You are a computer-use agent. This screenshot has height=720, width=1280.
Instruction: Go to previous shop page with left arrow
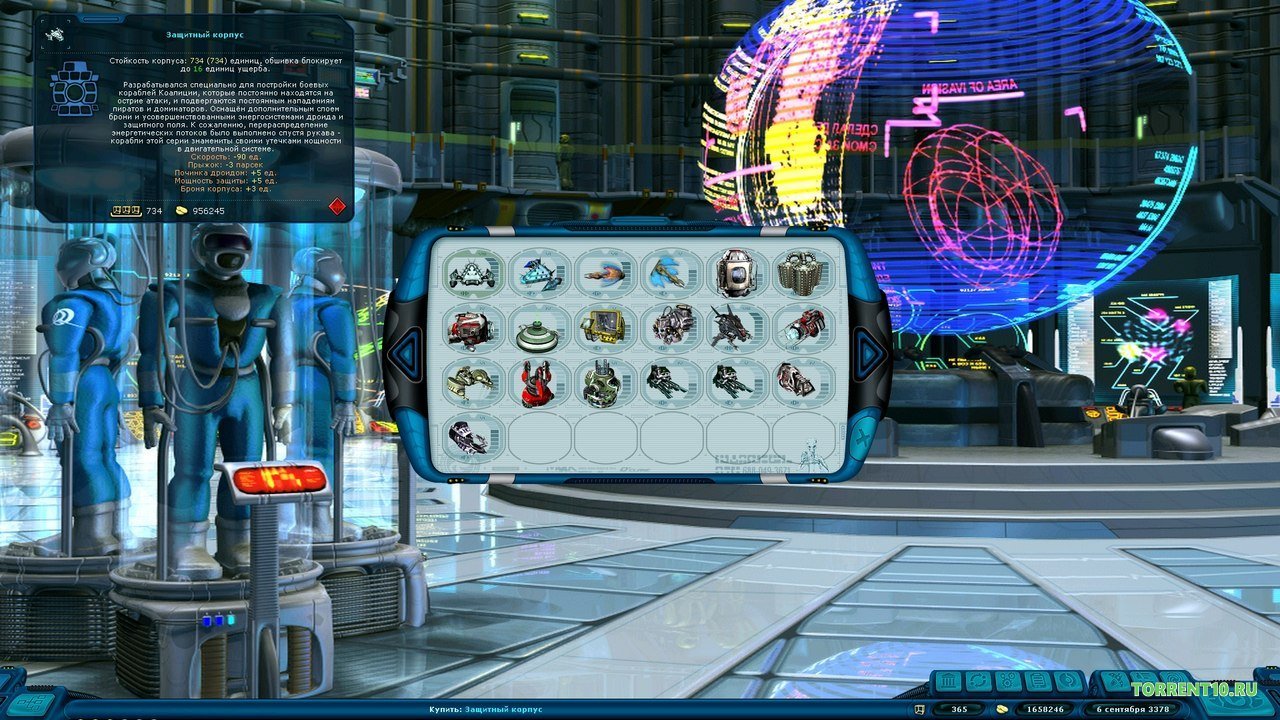[x=405, y=352]
